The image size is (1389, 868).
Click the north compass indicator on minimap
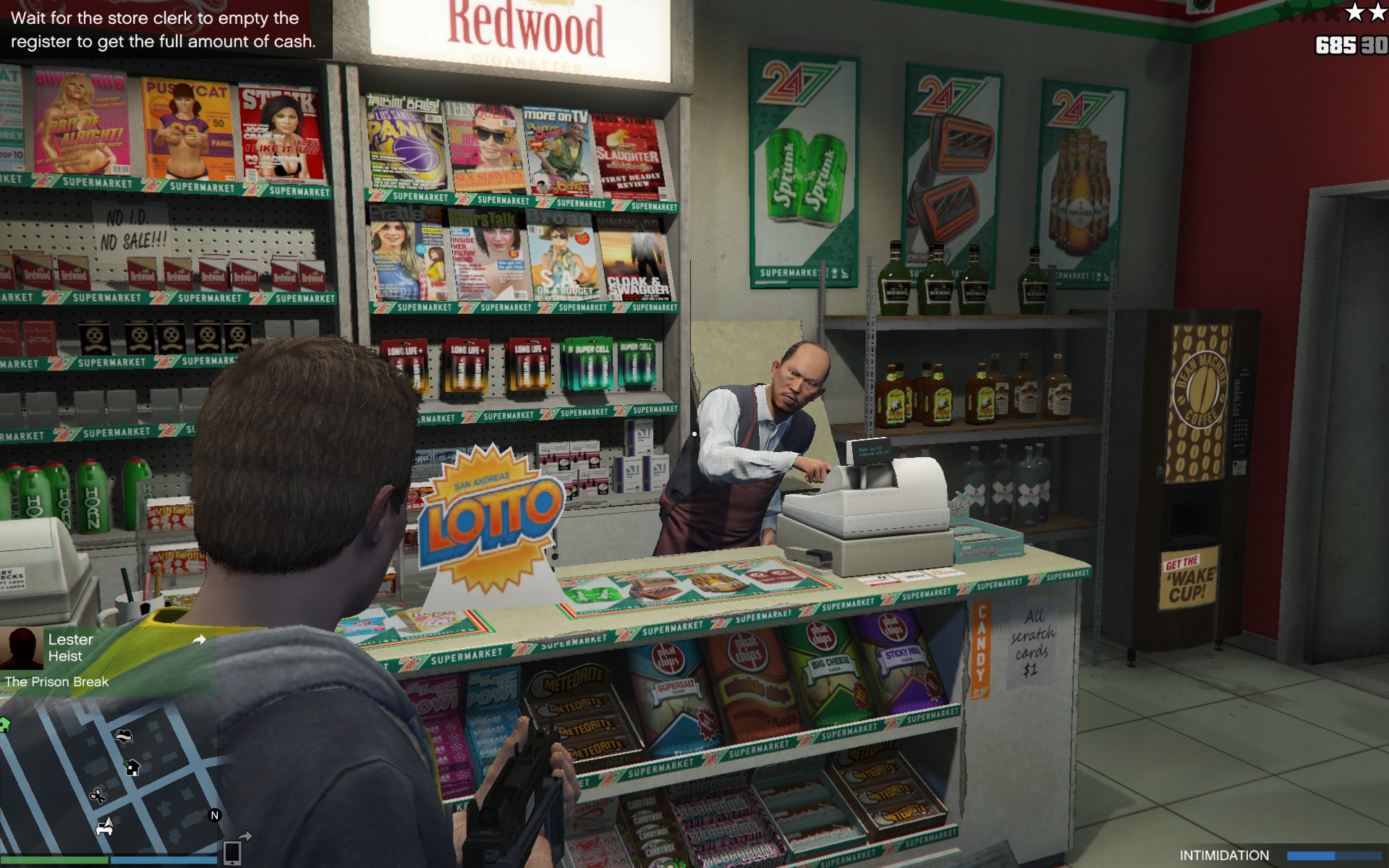214,815
